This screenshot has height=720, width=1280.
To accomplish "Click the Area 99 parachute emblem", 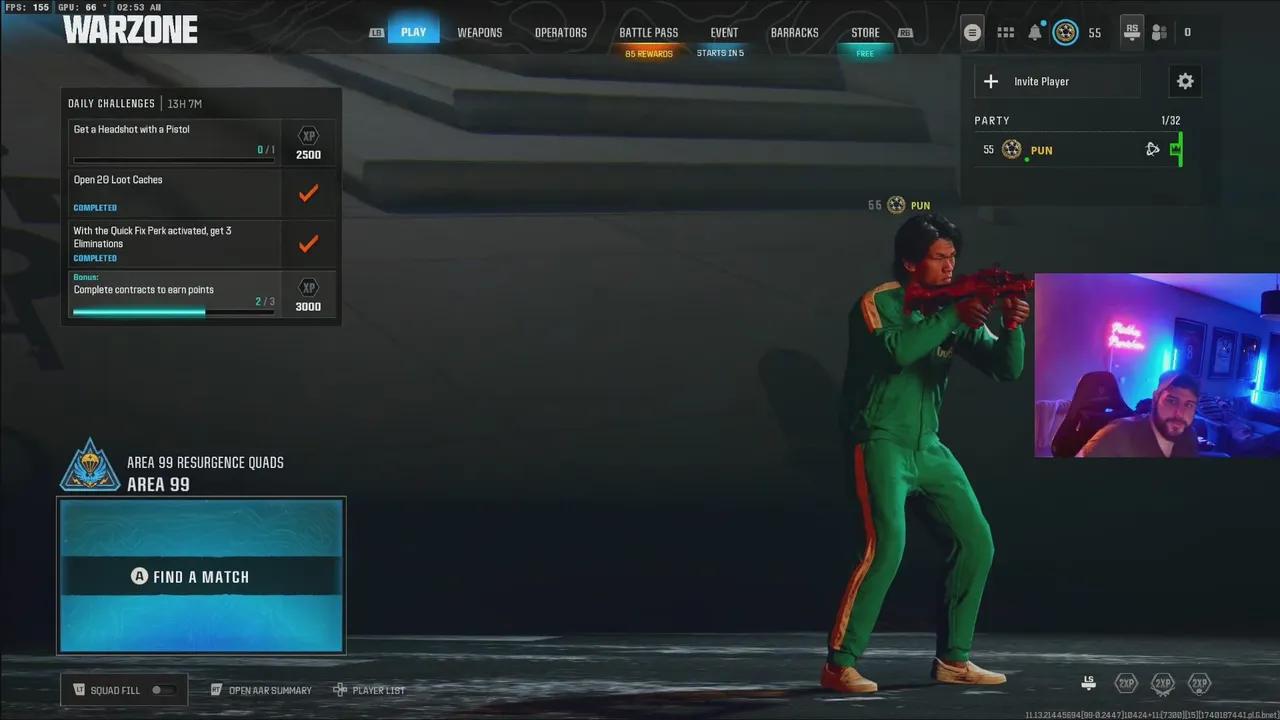I will pos(90,463).
